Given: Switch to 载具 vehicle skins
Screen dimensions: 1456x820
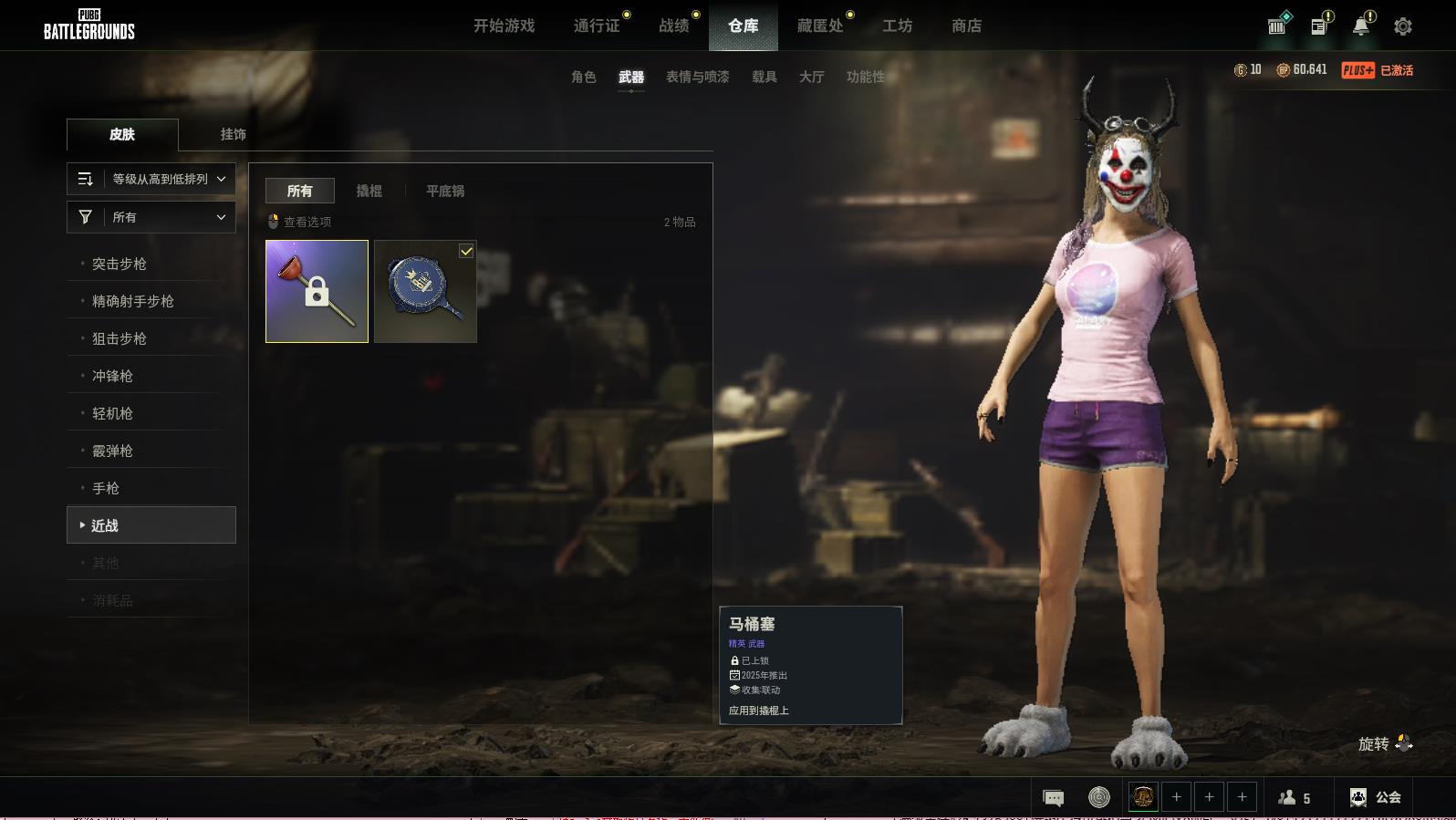Looking at the screenshot, I should (x=764, y=78).
